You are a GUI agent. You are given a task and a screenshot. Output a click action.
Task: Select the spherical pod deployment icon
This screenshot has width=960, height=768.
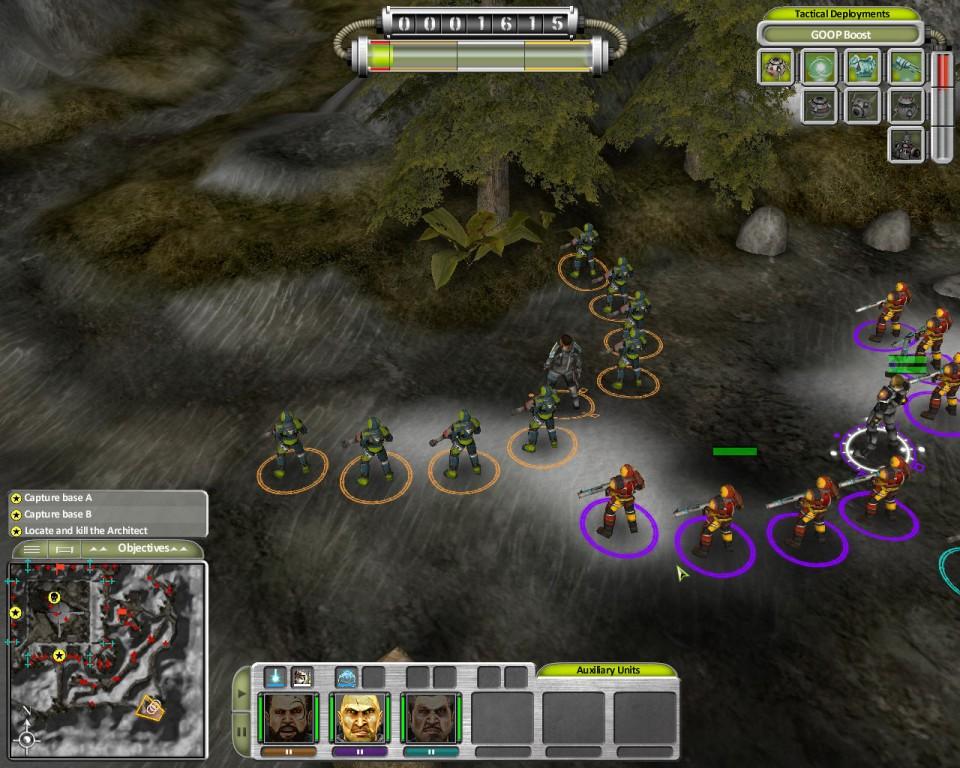[777, 67]
